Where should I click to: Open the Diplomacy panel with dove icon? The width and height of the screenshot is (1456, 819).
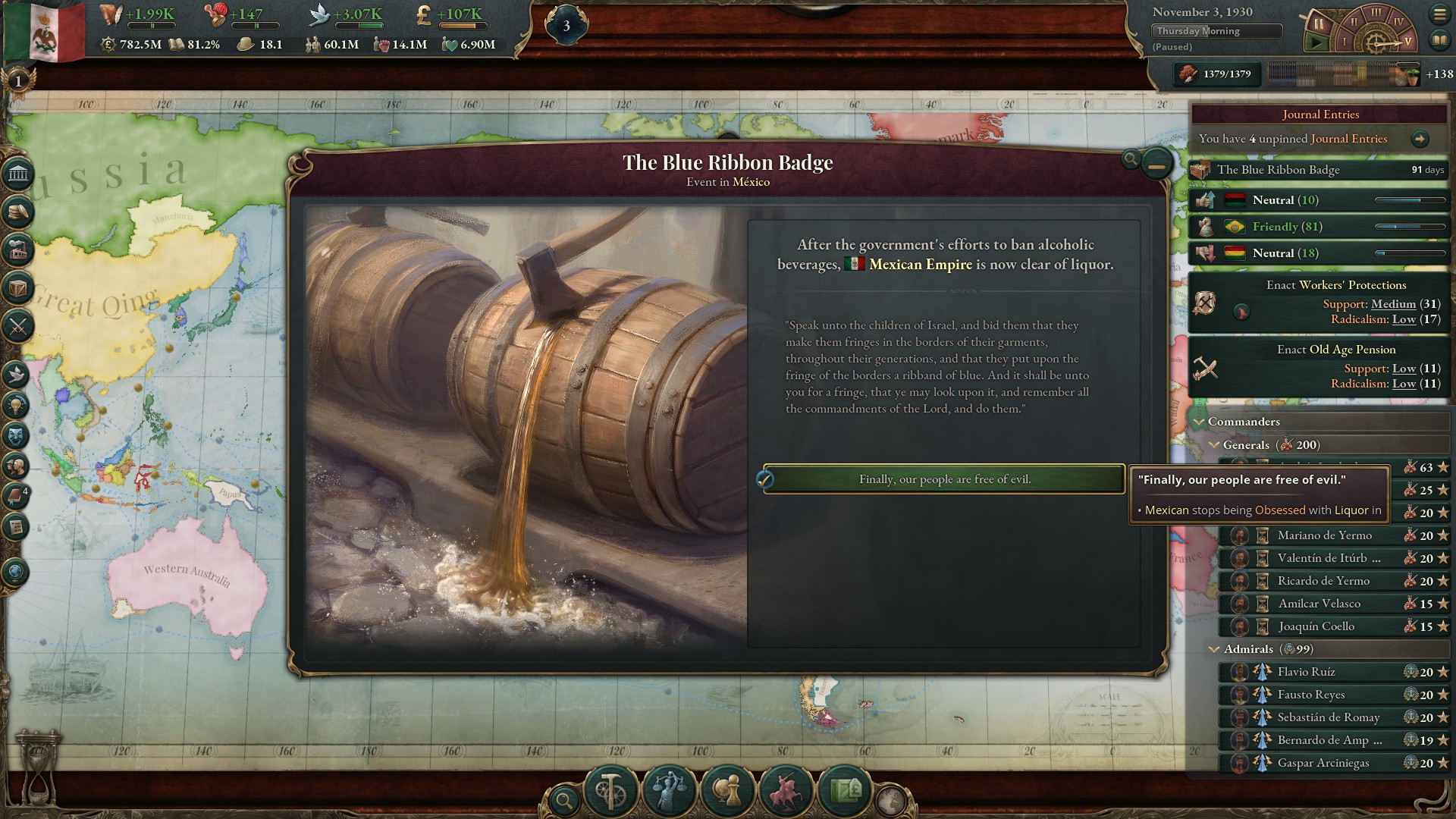[17, 374]
